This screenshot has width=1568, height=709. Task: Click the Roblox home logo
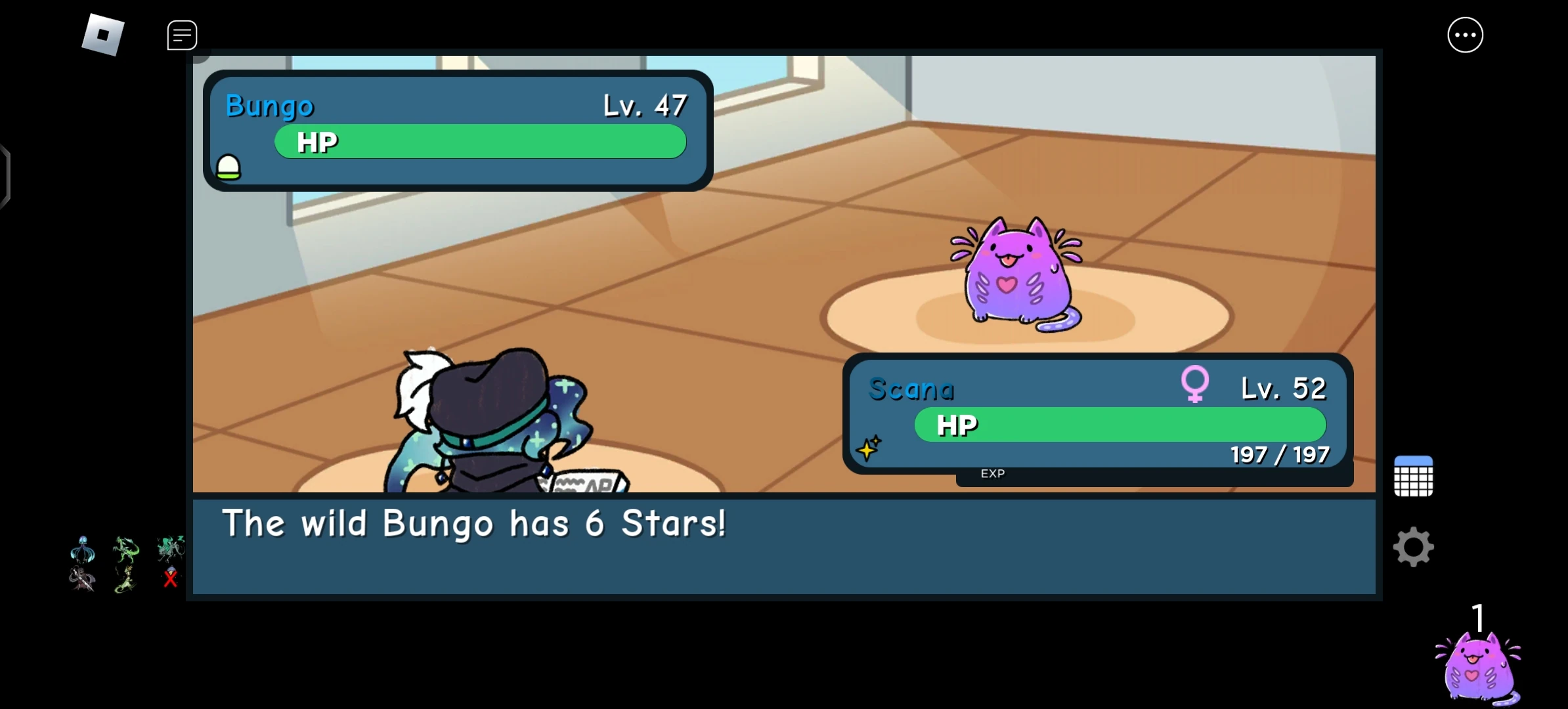coord(103,34)
